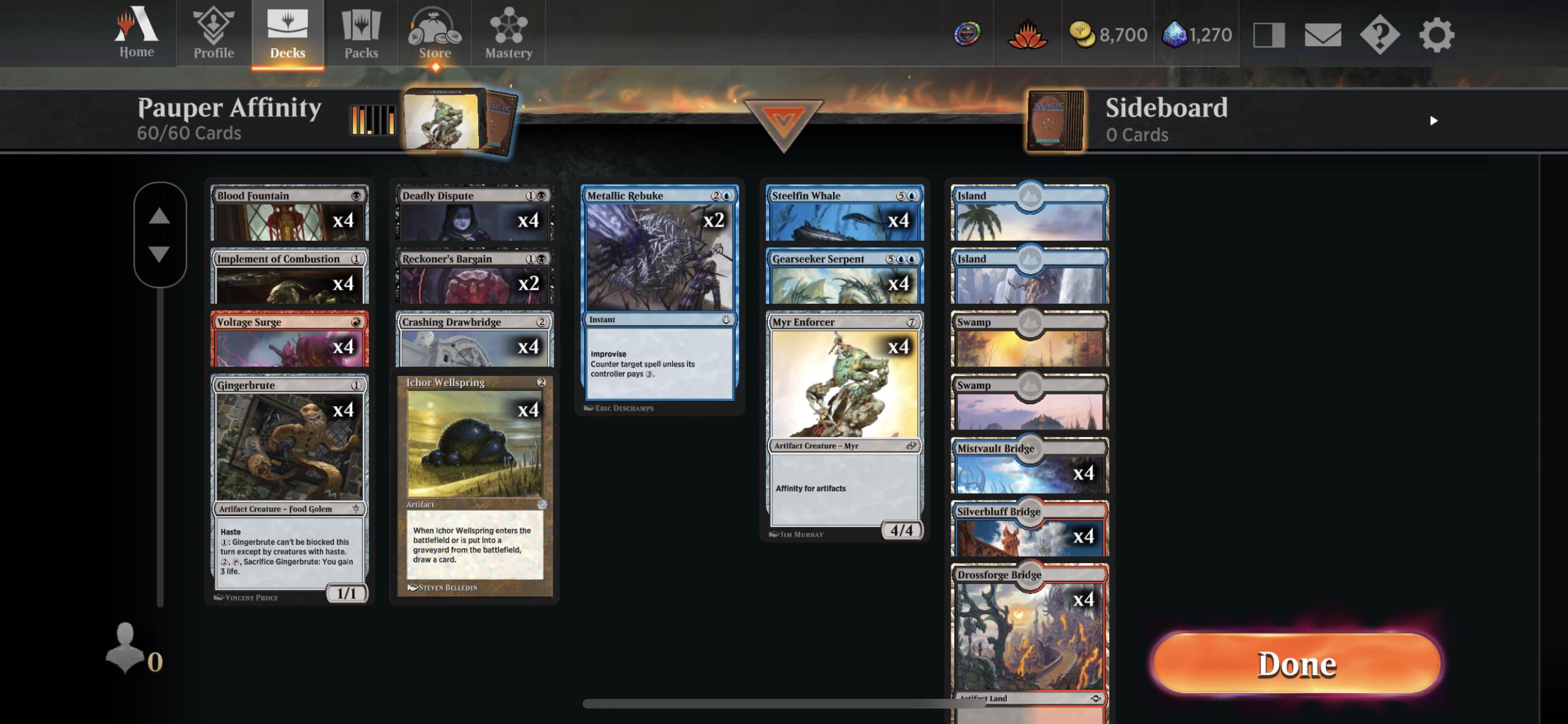Click the up arrow on the stepper
1568x724 pixels.
click(x=159, y=216)
